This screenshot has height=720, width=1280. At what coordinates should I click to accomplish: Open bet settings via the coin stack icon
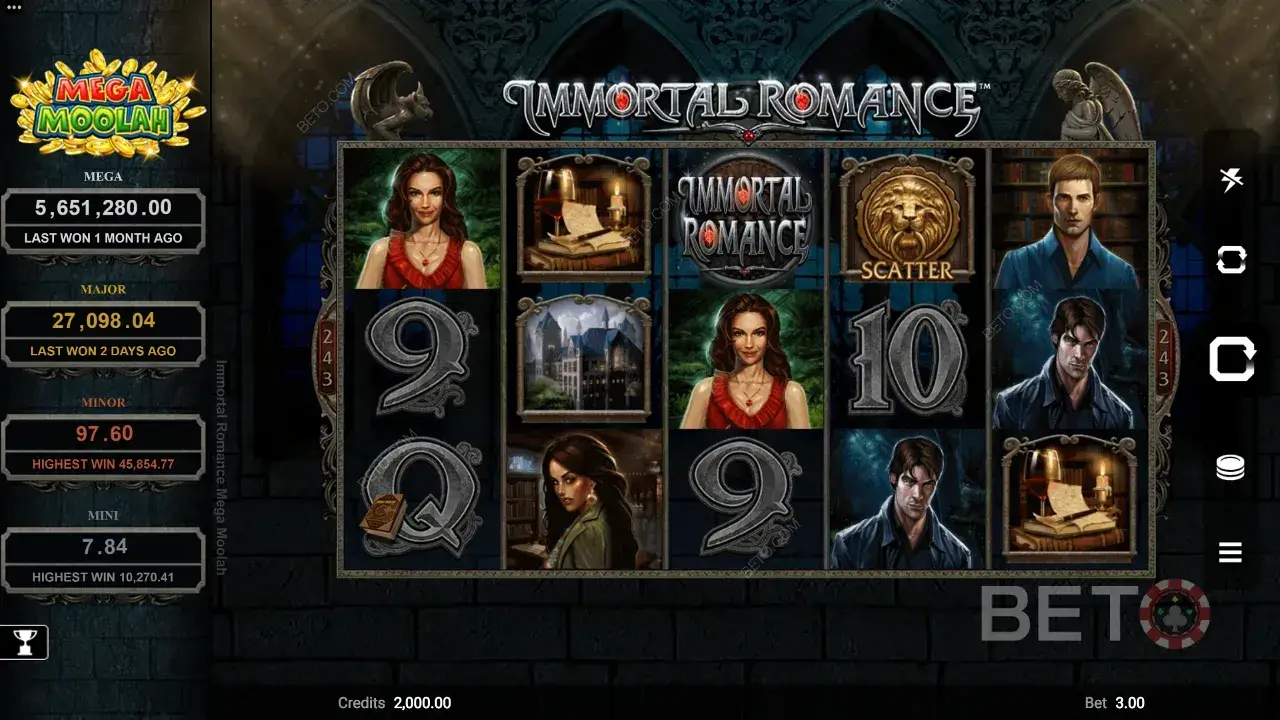1229,465
